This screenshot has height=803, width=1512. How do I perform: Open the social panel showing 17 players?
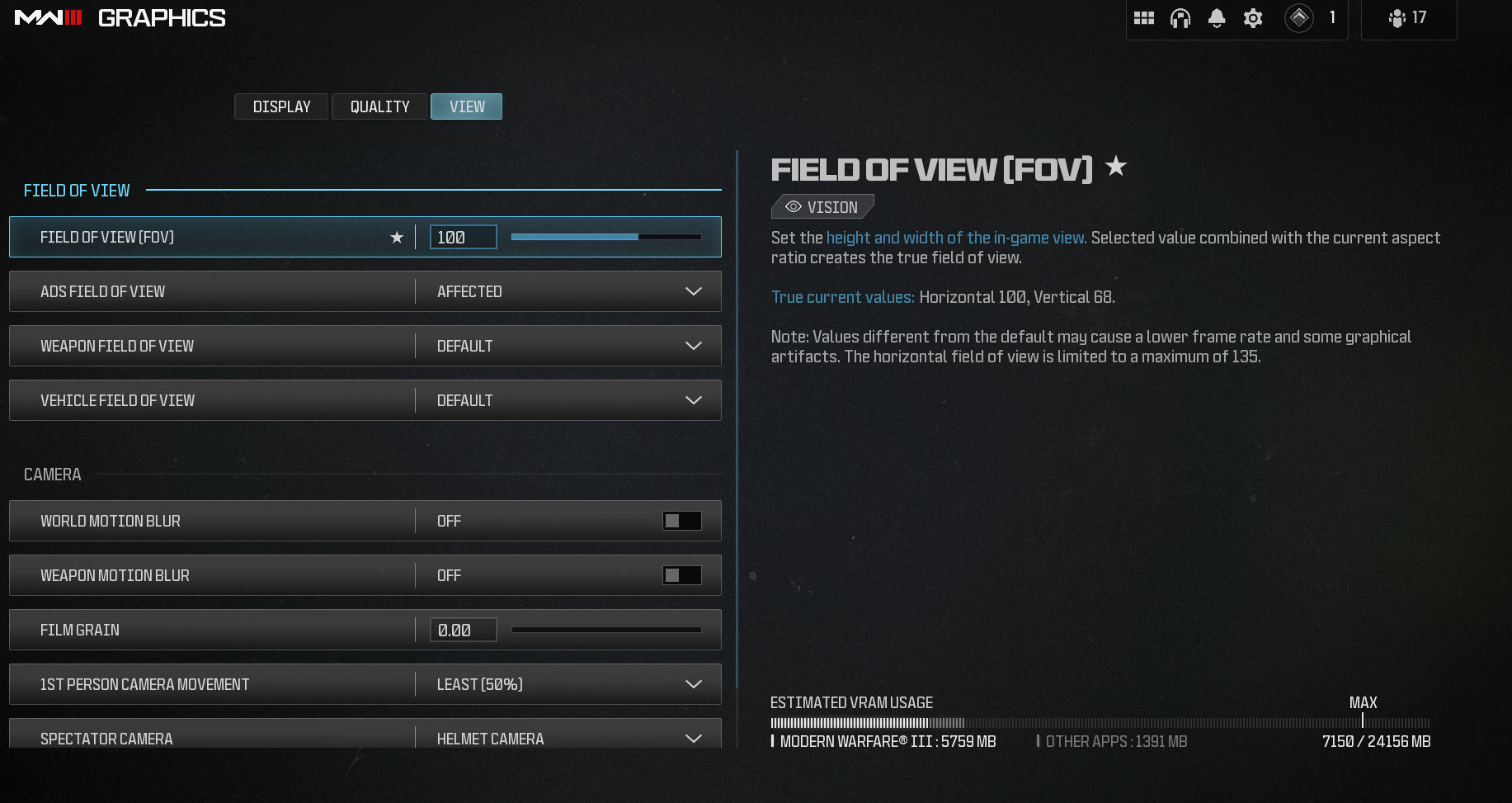click(x=1408, y=17)
